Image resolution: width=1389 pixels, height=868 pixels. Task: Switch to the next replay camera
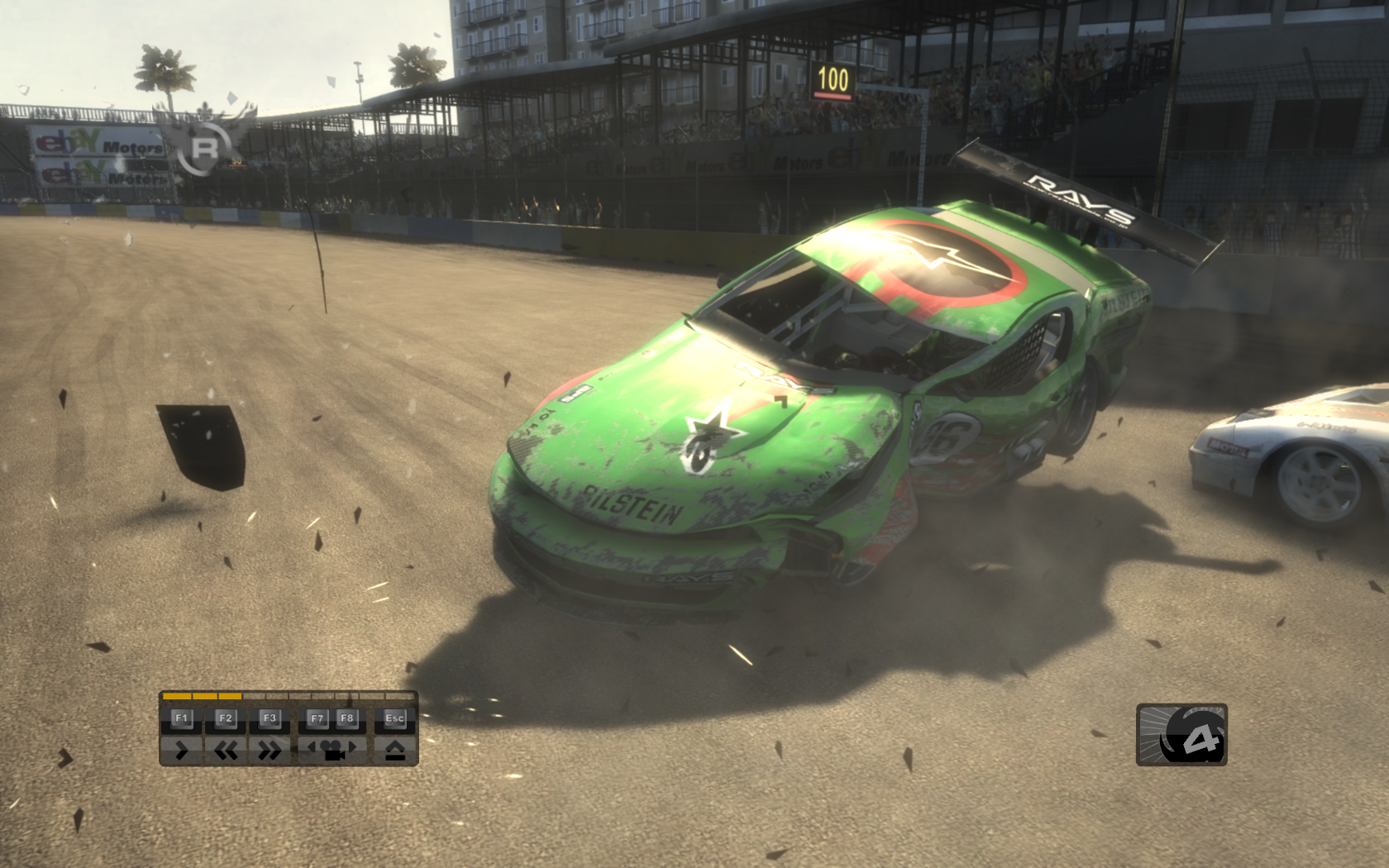point(353,747)
